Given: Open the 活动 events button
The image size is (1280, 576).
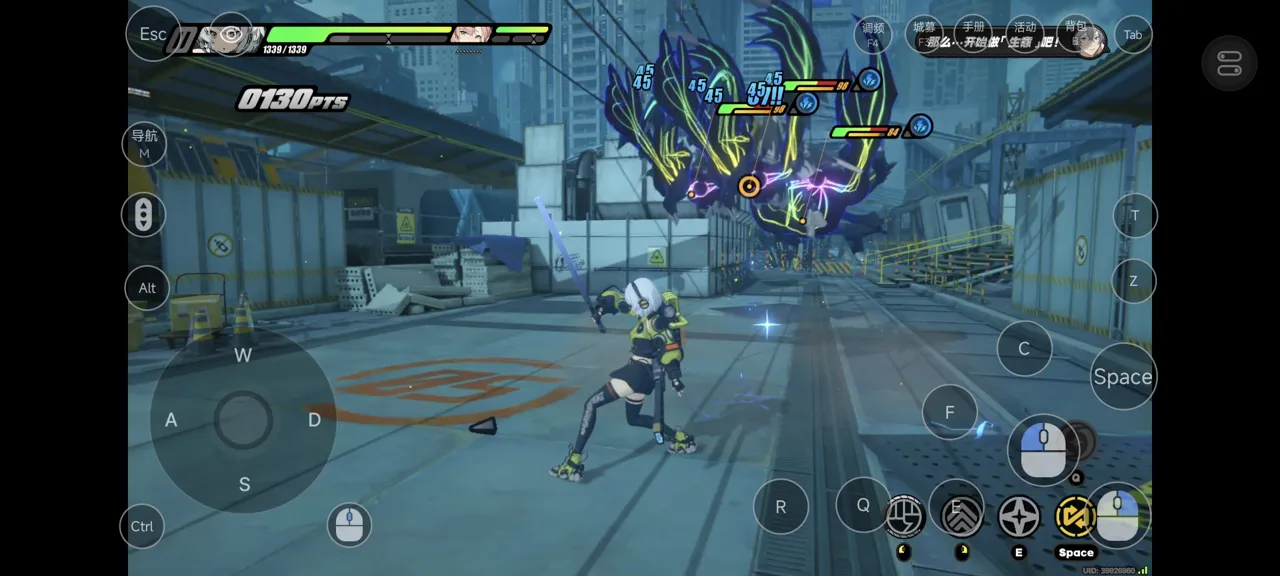Looking at the screenshot, I should click(x=1024, y=33).
